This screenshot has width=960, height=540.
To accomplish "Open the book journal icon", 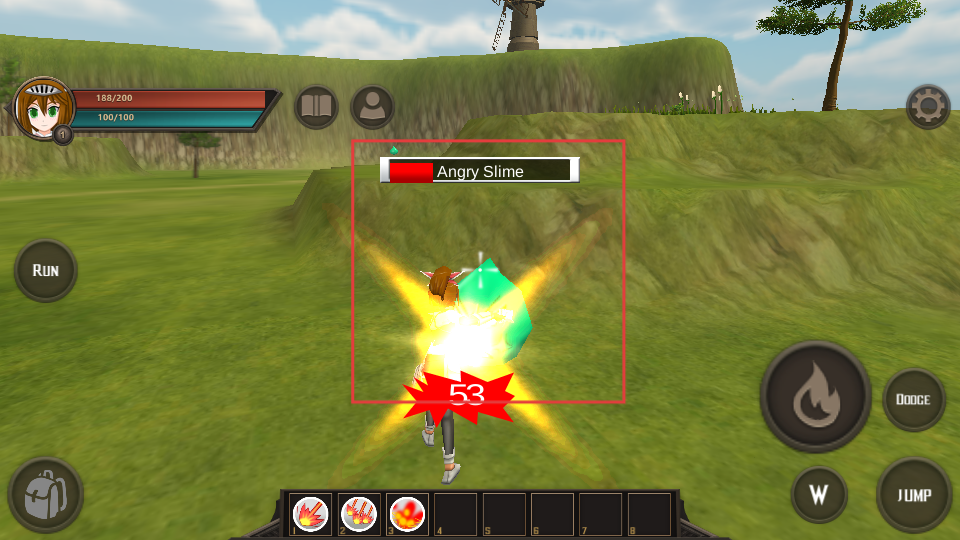I will point(316,107).
